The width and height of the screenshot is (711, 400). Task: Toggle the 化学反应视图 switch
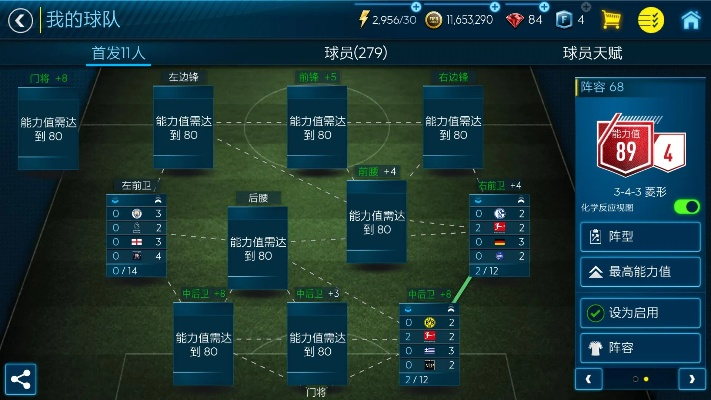point(686,207)
